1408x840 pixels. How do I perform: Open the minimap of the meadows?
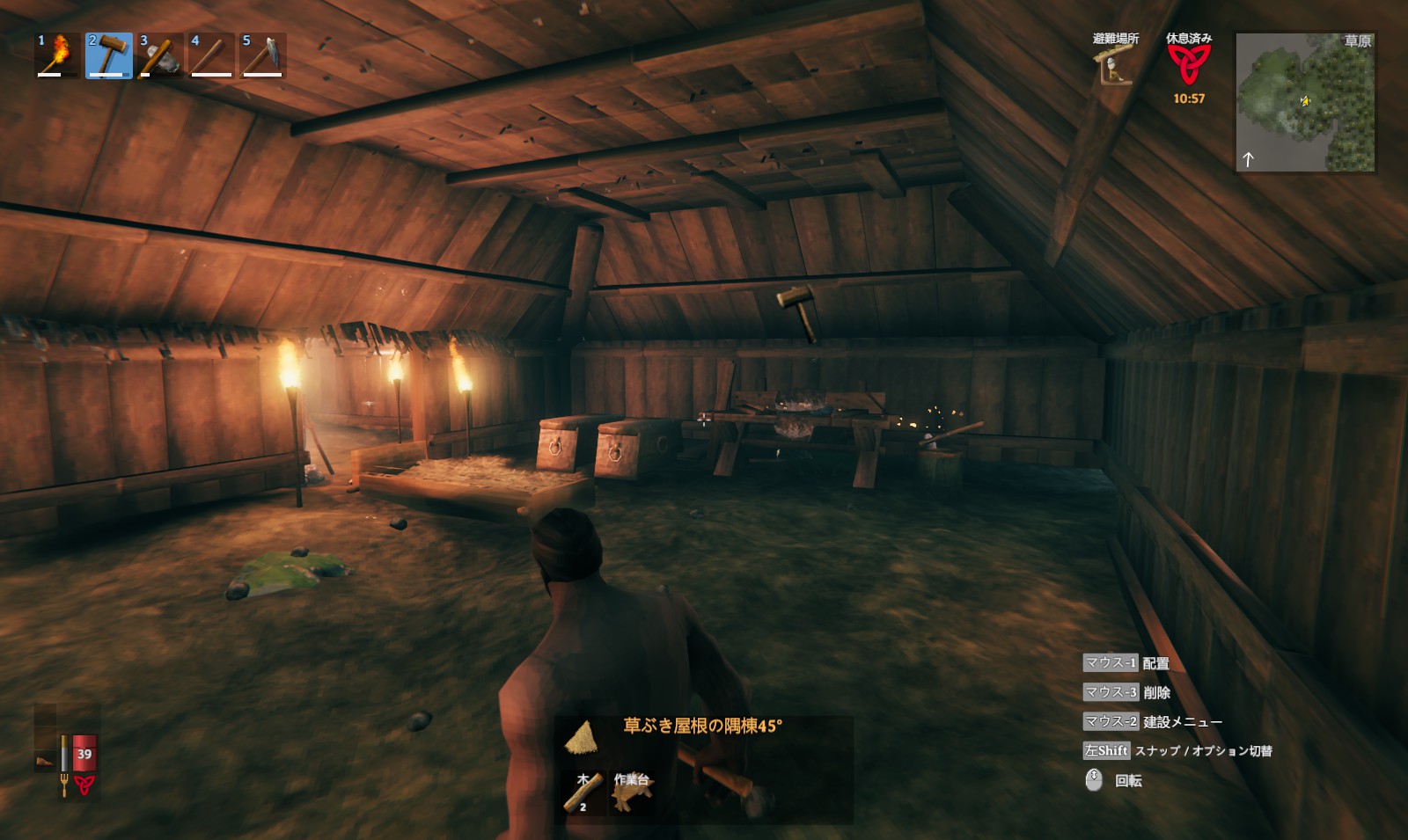point(1306,103)
